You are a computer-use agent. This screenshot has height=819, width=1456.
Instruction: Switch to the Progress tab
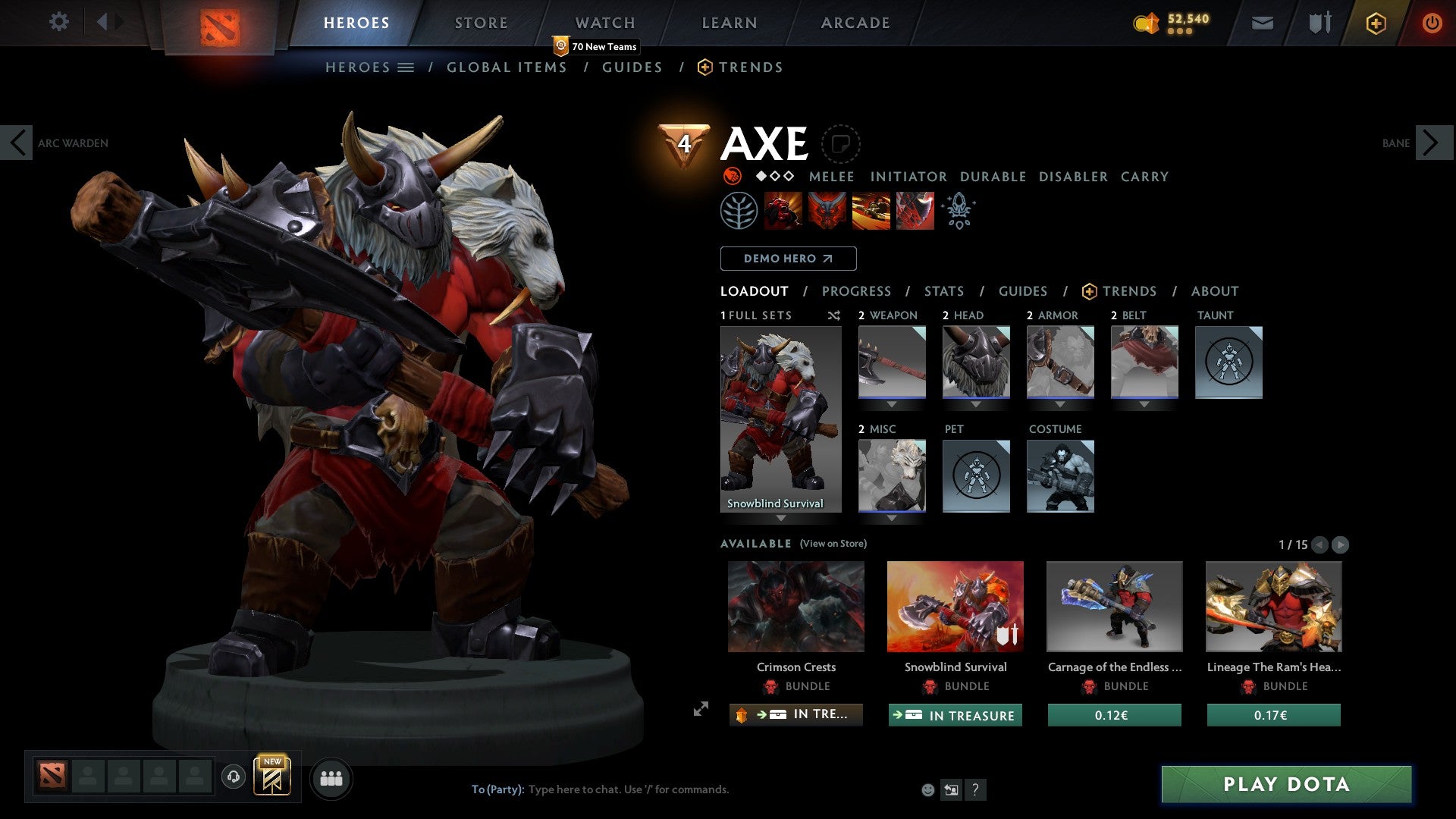[856, 290]
